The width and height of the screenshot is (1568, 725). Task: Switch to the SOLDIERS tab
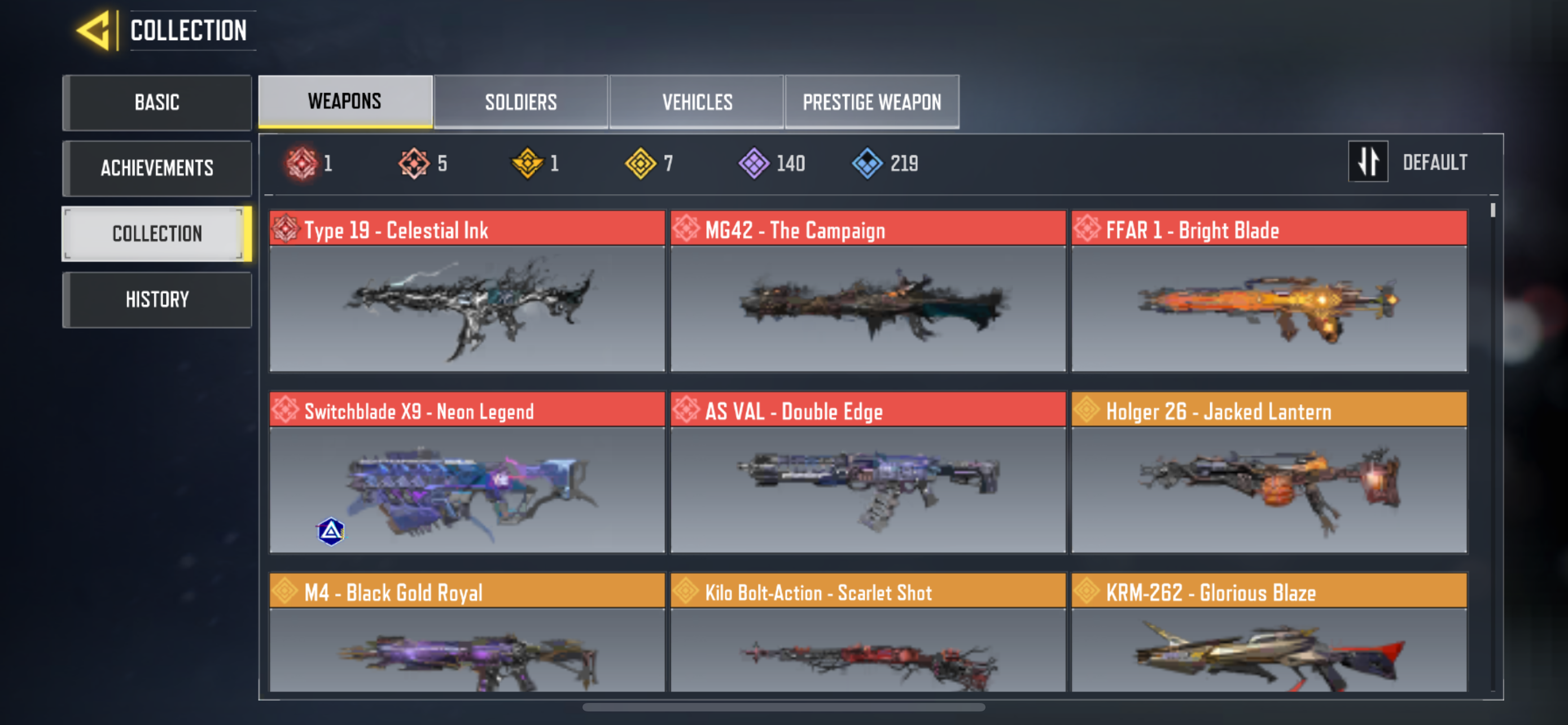(x=521, y=102)
